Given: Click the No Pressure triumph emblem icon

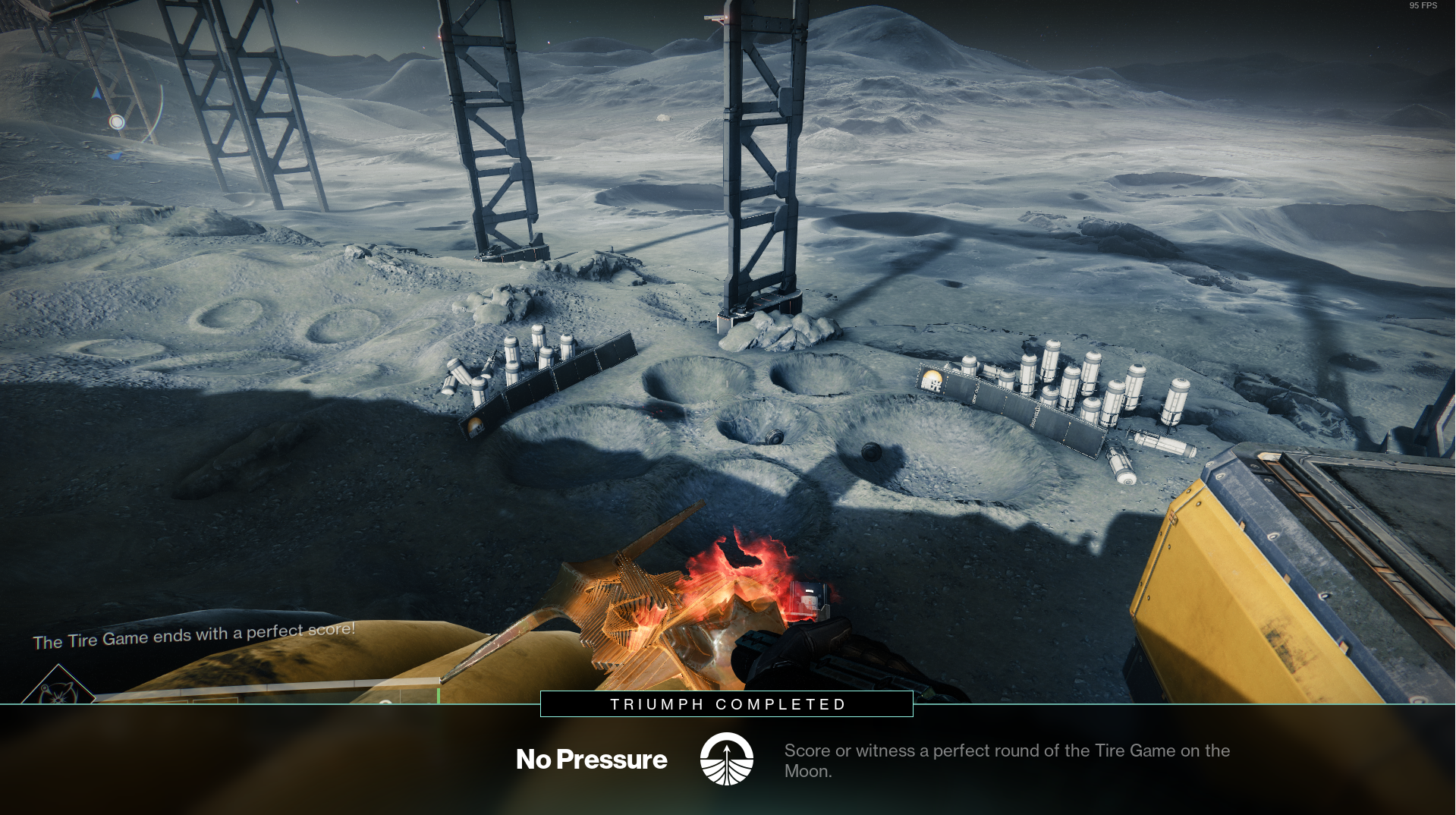Looking at the screenshot, I should 726,759.
